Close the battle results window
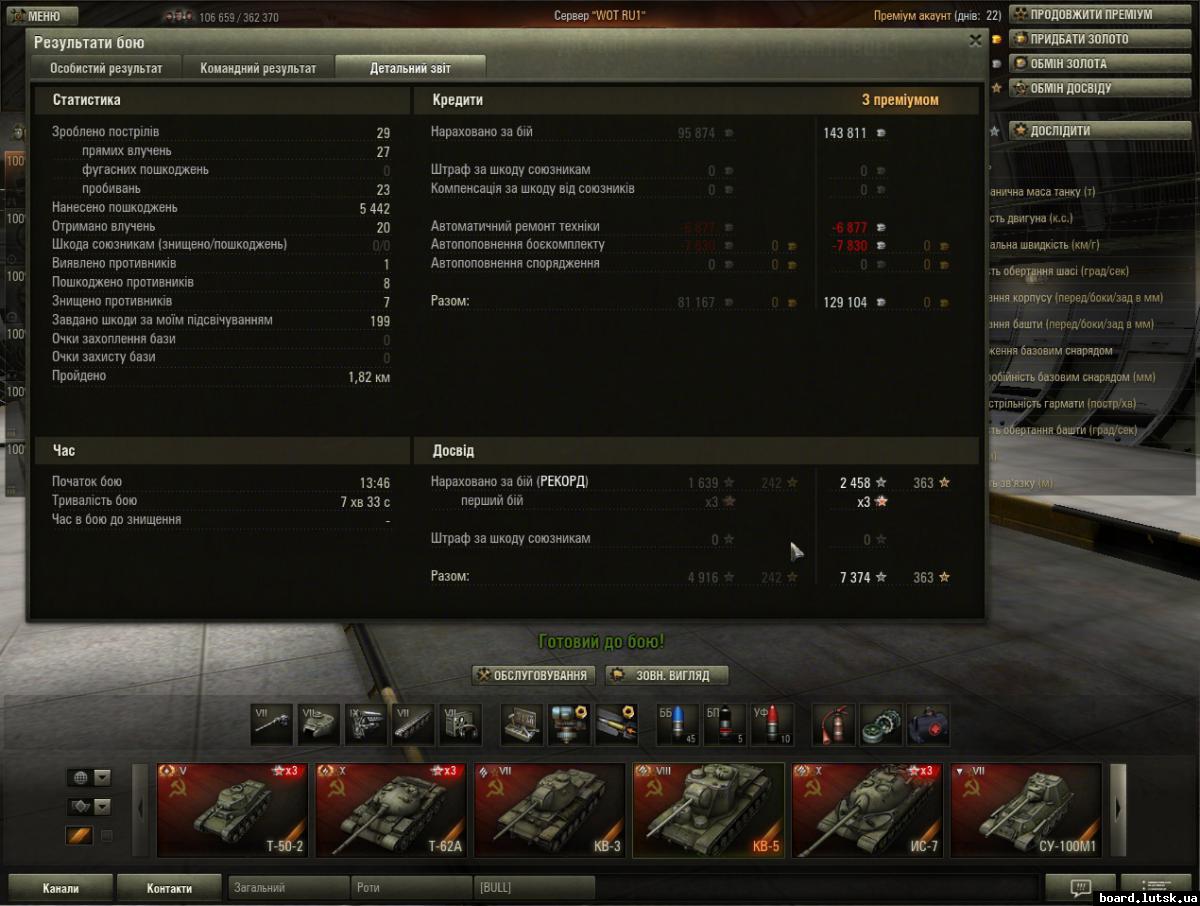 point(975,40)
